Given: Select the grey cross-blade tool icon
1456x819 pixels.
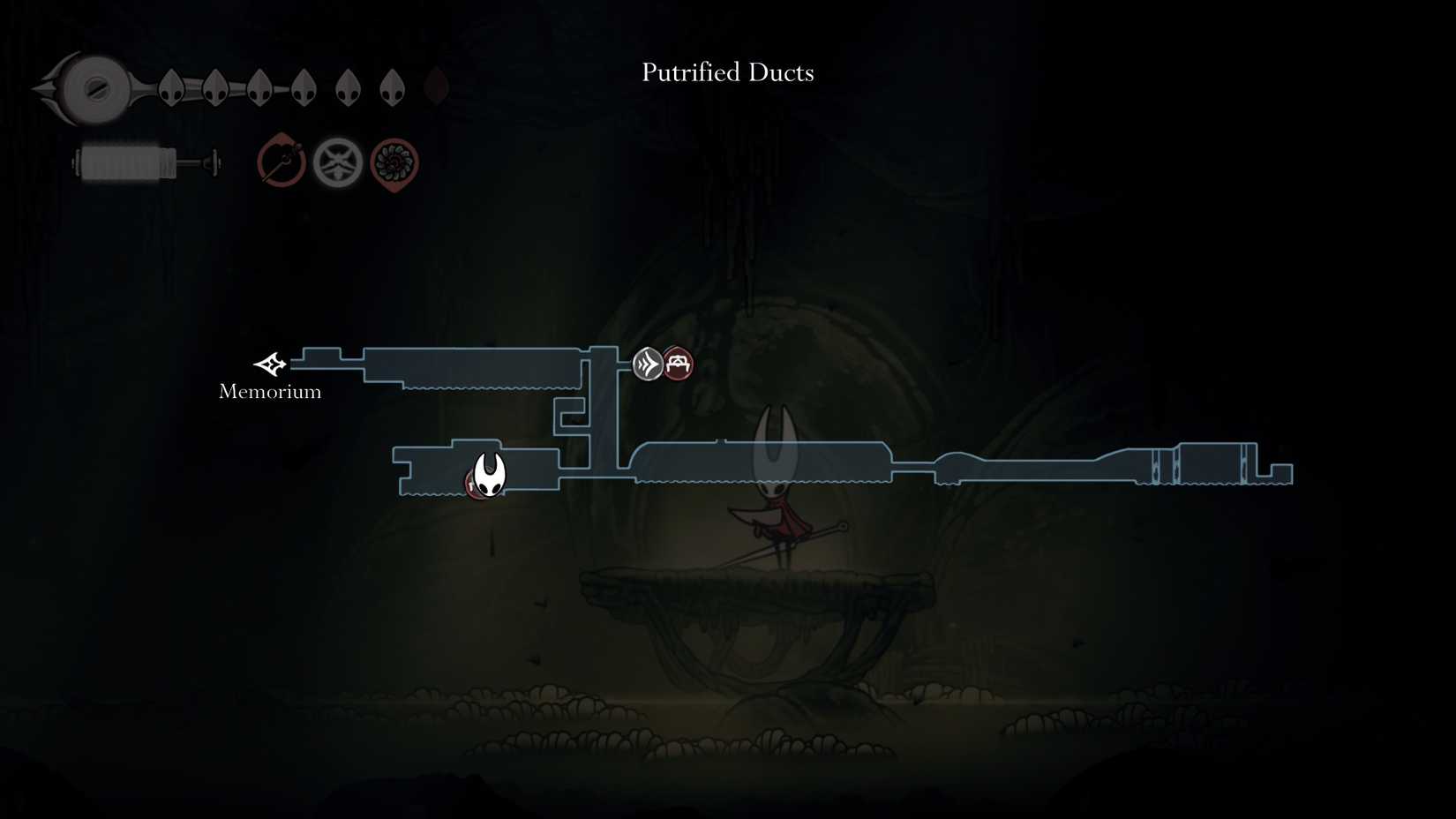Looking at the screenshot, I should [x=338, y=162].
